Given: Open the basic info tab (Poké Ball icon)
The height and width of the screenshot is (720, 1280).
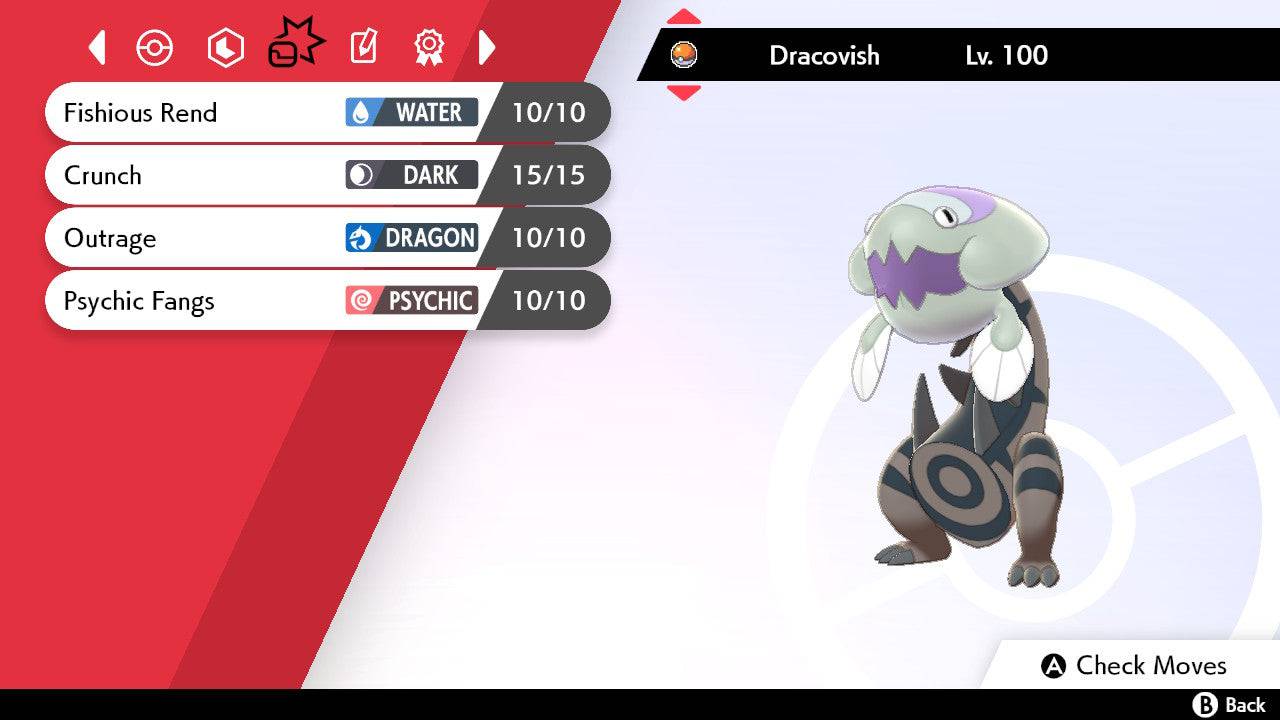Looking at the screenshot, I should point(154,47).
